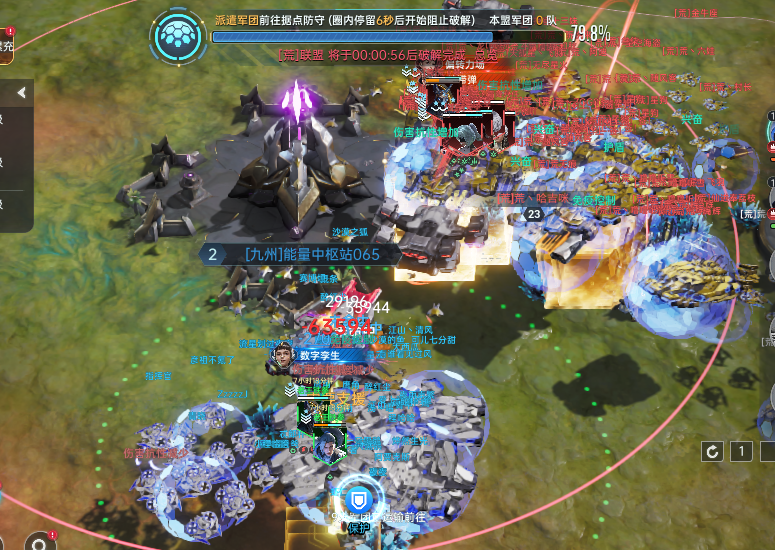Screen dimensions: 775x550
Task: Select the squad slot numbered 1
Action: pyautogui.click(x=741, y=452)
